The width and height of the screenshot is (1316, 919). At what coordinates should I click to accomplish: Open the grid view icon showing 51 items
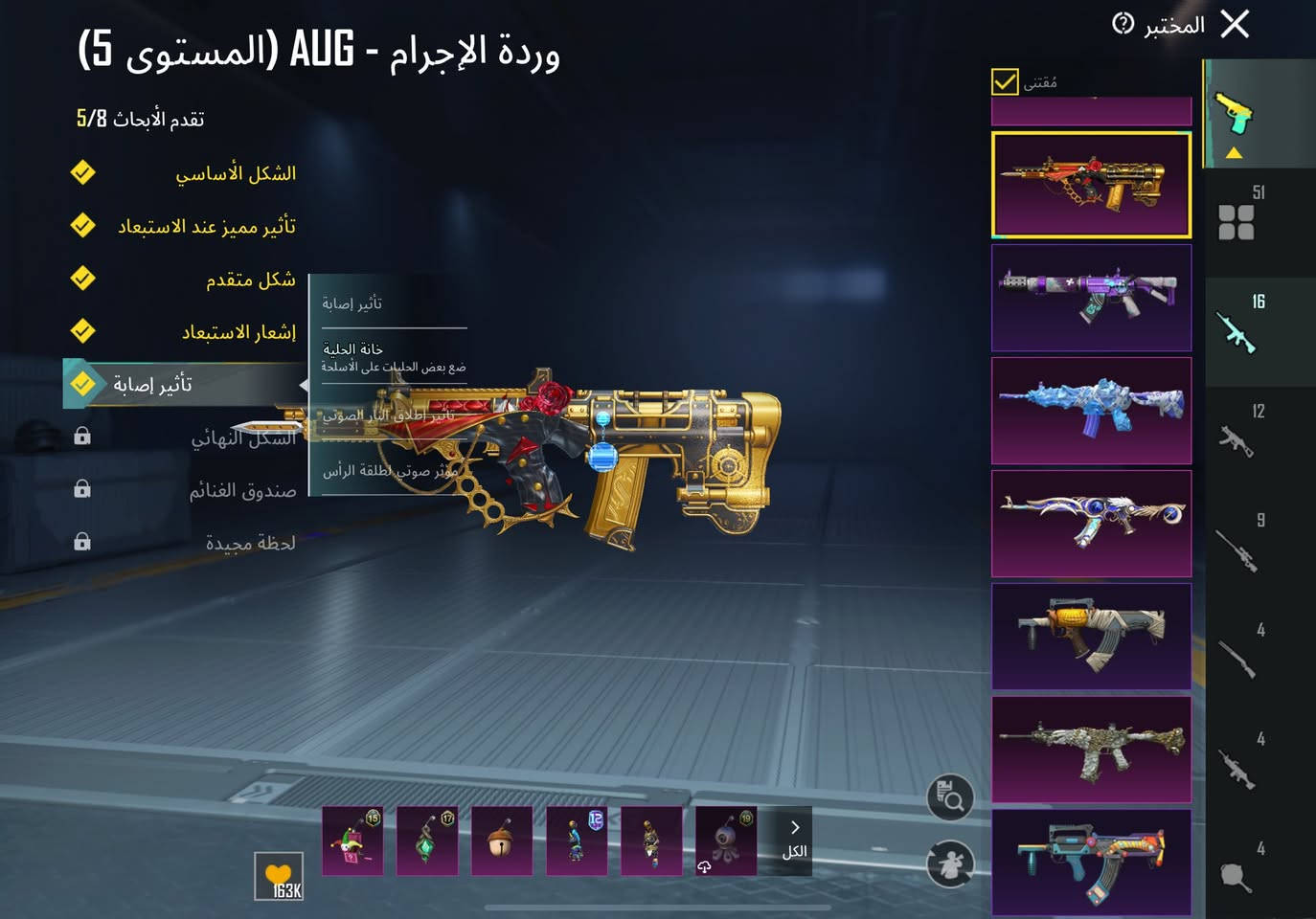(1238, 221)
